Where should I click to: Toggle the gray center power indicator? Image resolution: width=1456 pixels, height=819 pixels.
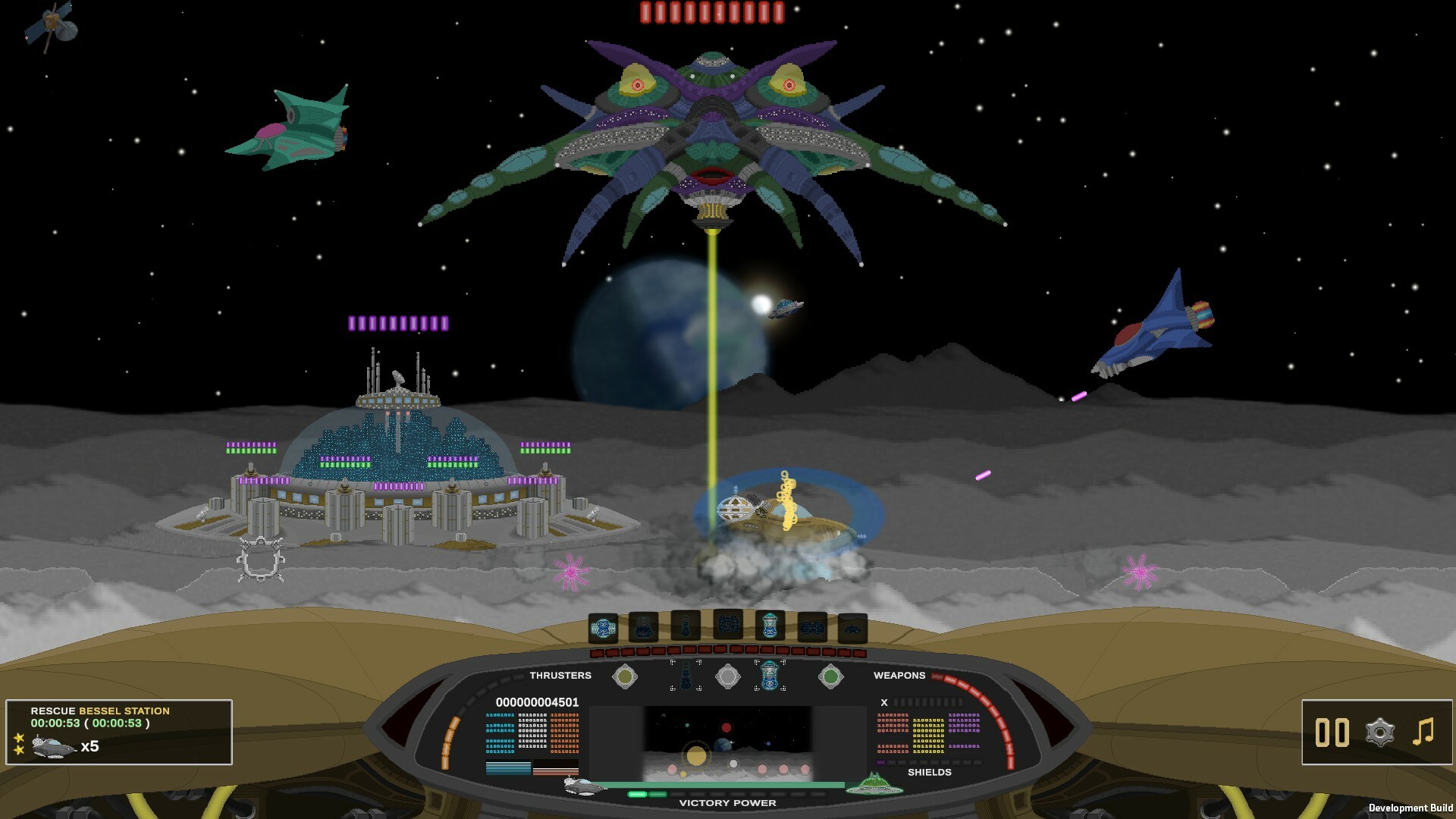[729, 677]
